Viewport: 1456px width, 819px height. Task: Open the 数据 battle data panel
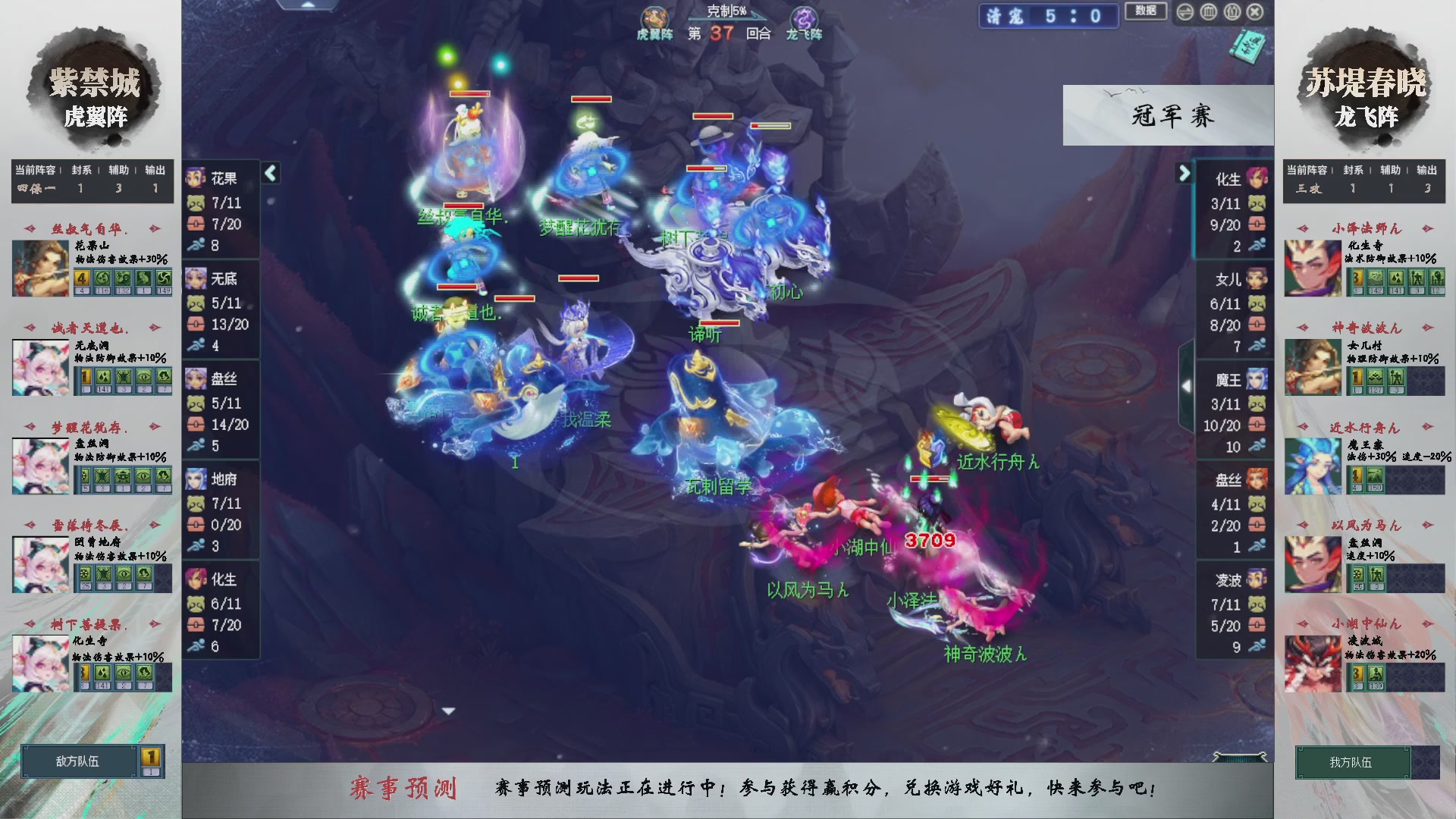1146,12
